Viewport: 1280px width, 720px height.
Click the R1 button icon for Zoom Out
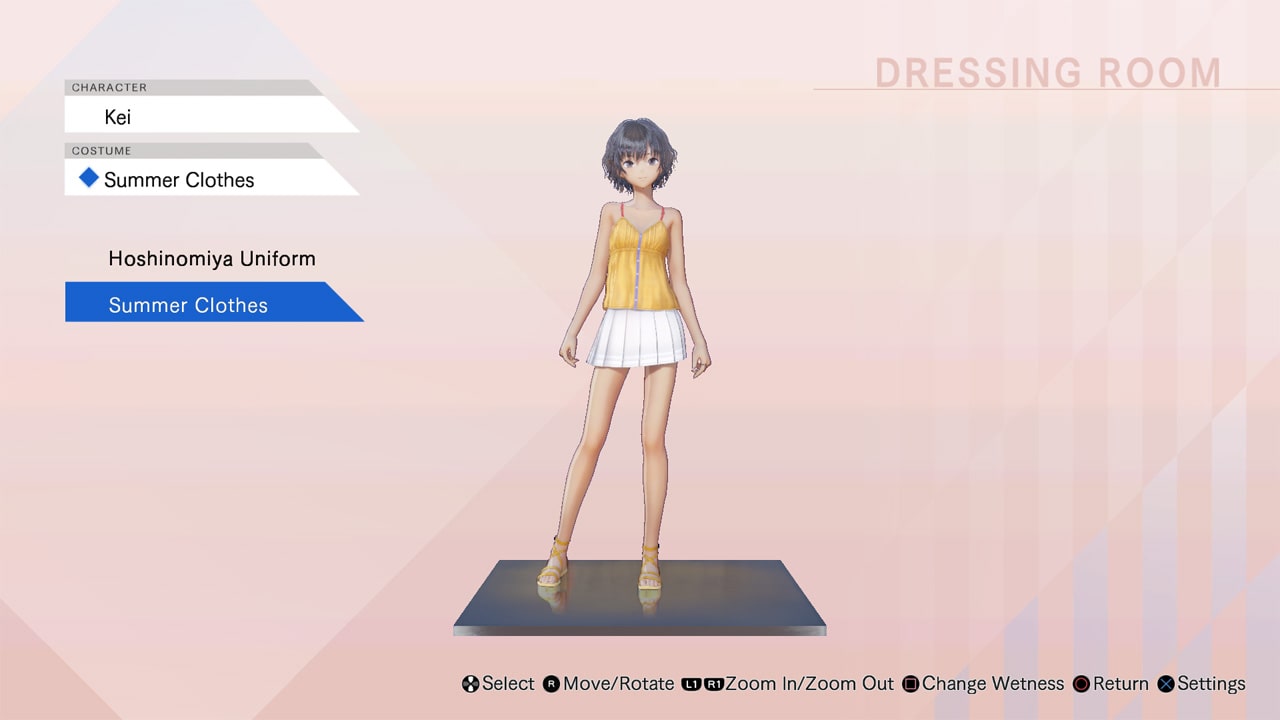click(715, 684)
